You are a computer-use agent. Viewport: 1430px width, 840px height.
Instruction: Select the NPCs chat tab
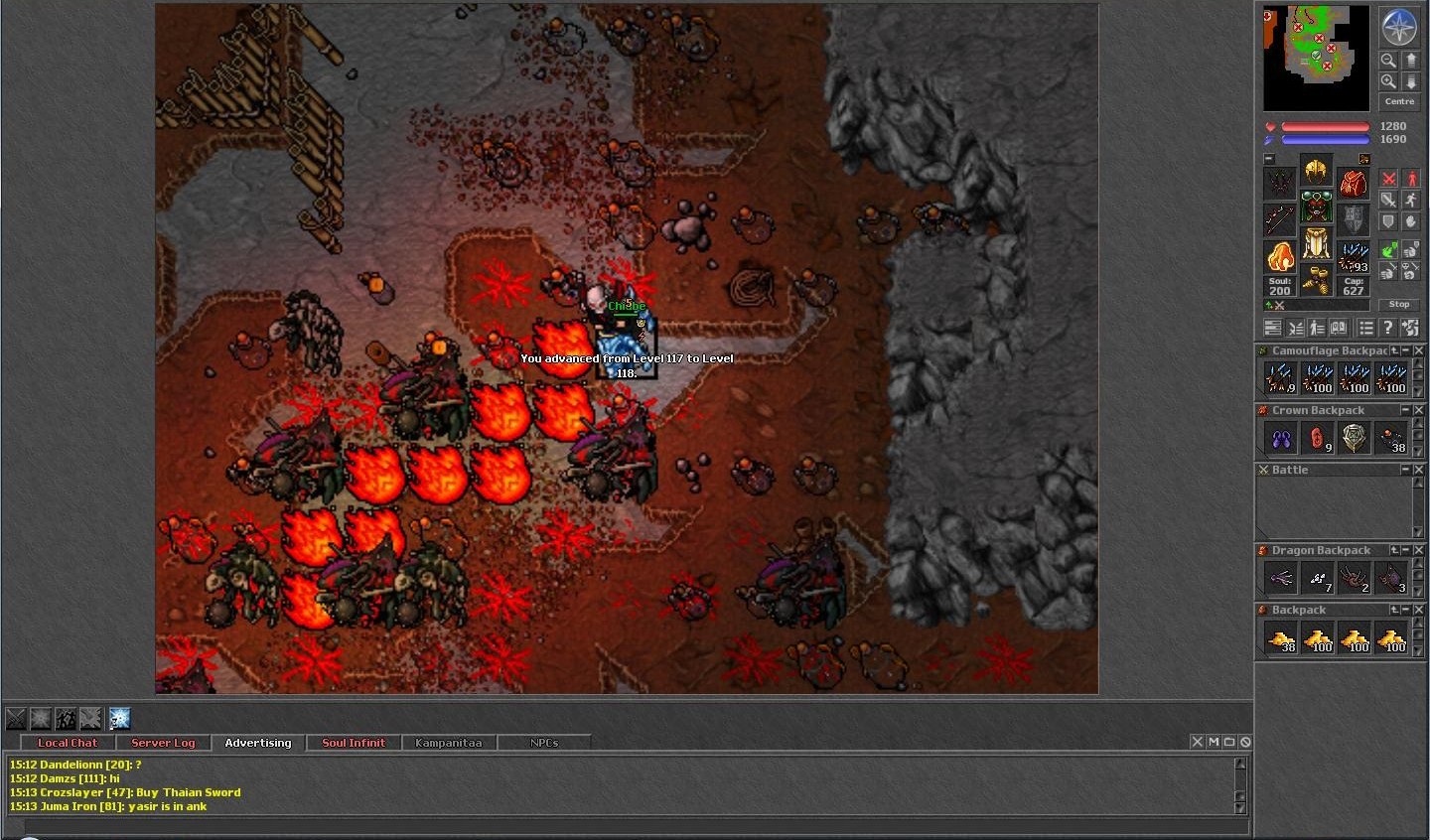pos(544,743)
